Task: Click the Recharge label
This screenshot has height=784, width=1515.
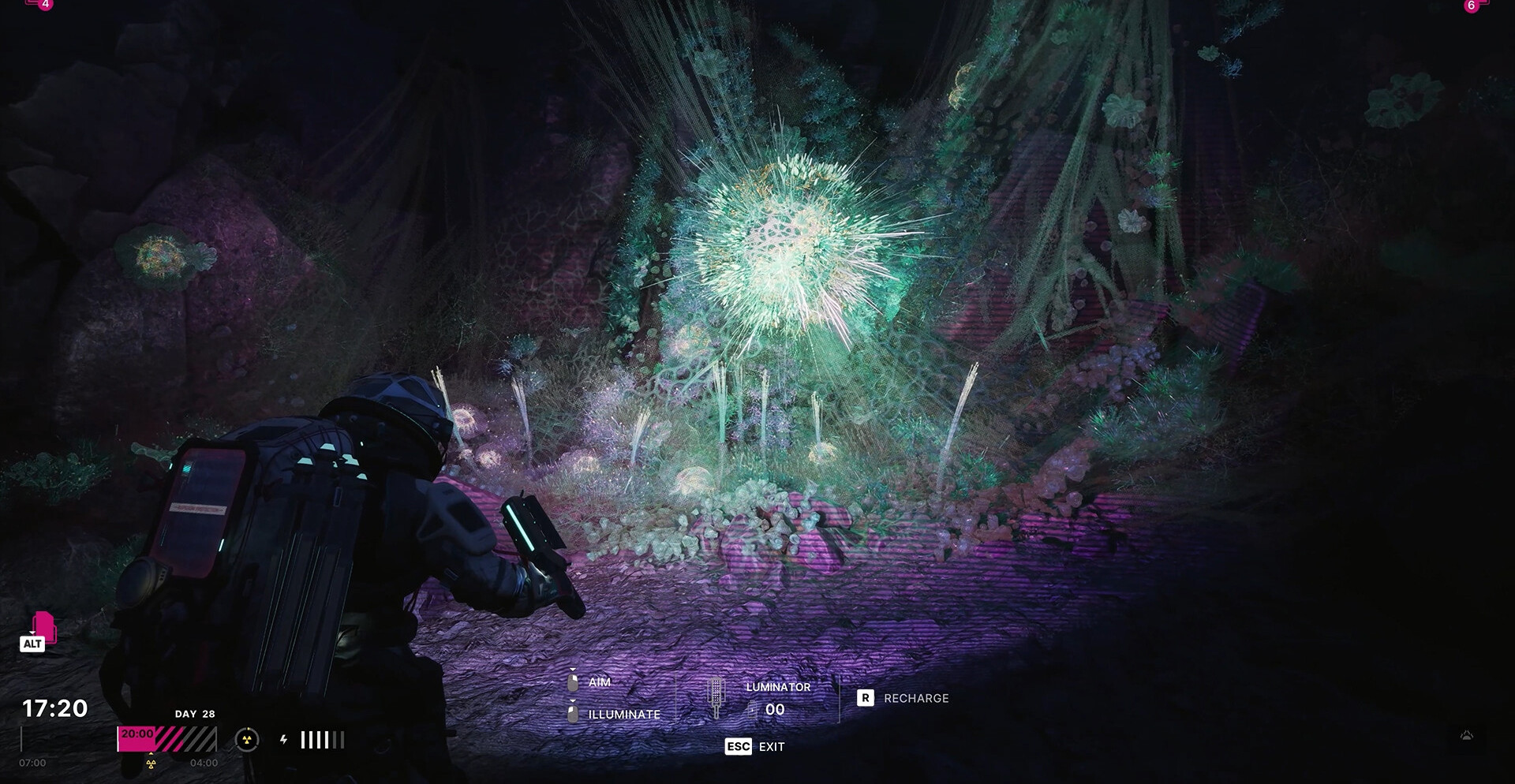Action: click(x=916, y=698)
